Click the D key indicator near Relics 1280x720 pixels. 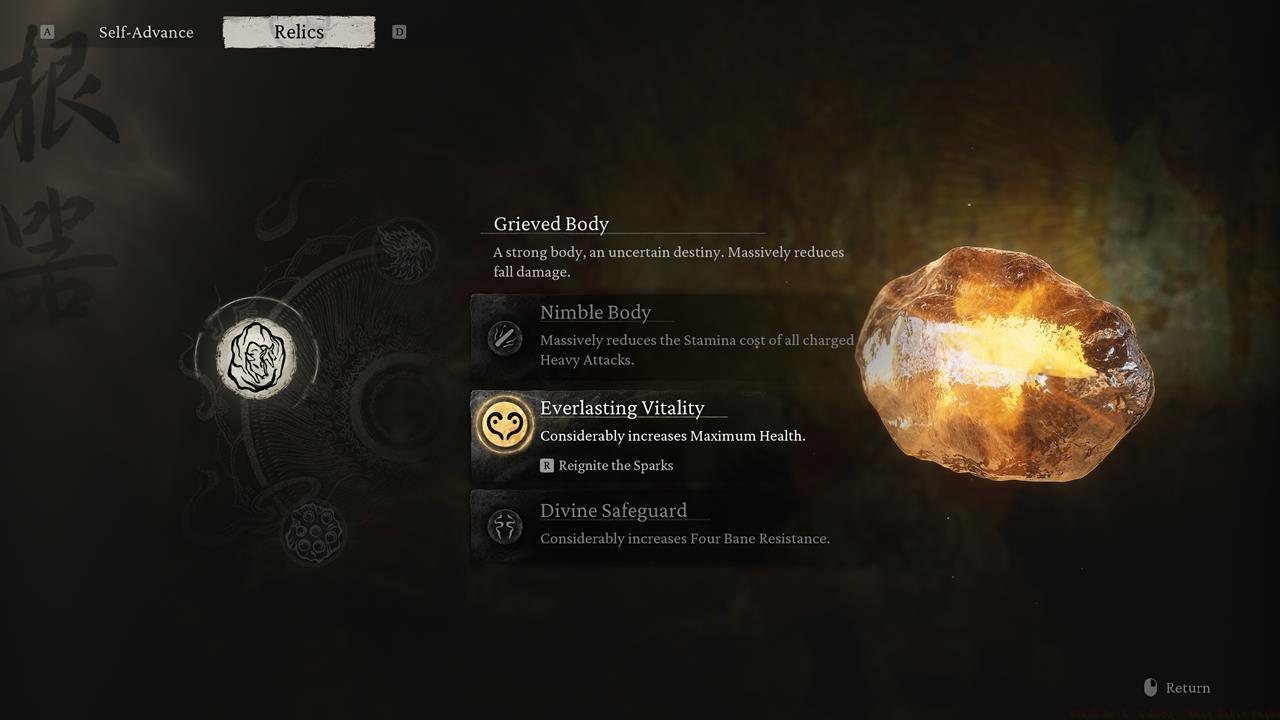tap(399, 31)
